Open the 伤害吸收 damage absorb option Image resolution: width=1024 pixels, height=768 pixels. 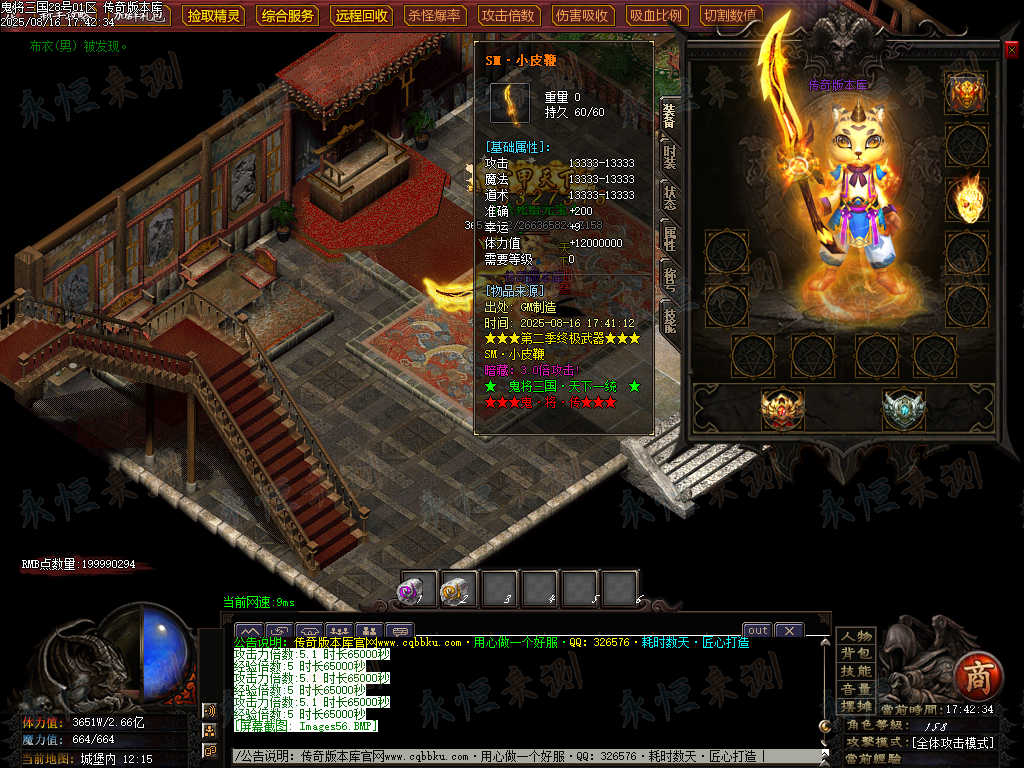[x=582, y=16]
